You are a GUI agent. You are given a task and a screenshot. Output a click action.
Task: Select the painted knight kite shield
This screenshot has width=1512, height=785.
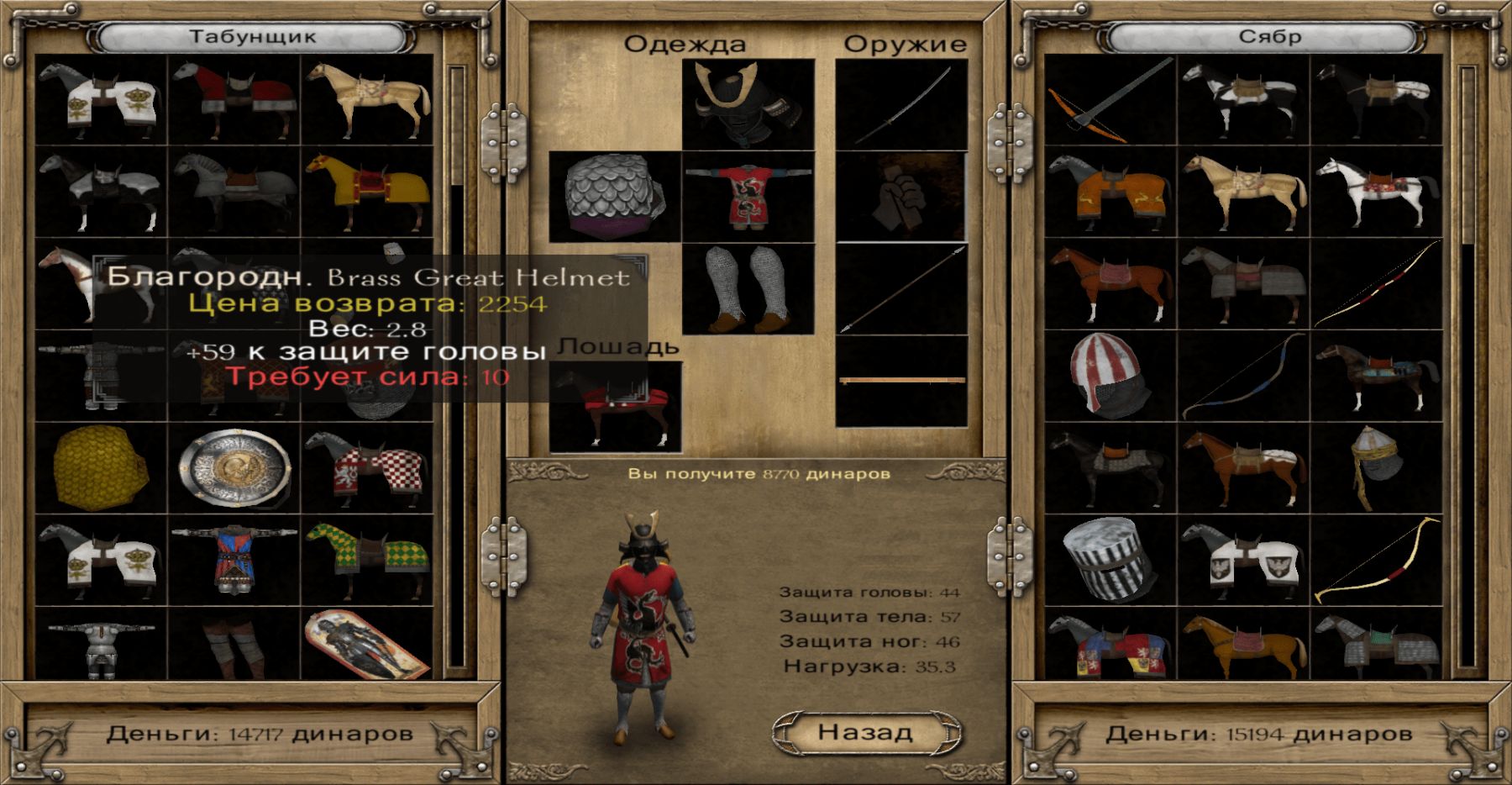pyautogui.click(x=367, y=644)
